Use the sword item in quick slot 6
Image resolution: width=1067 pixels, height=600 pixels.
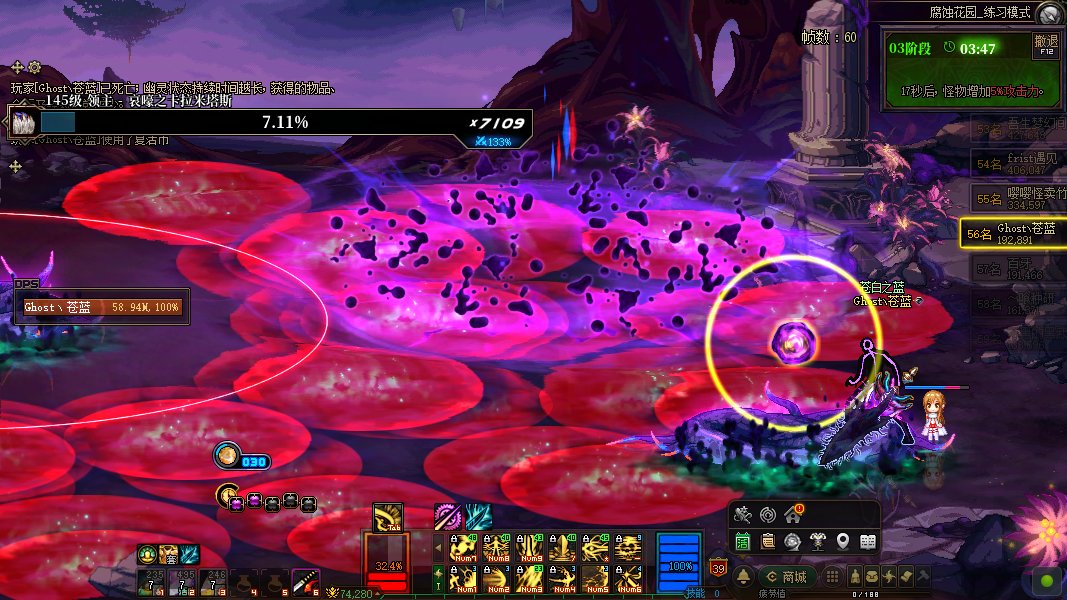coord(304,580)
